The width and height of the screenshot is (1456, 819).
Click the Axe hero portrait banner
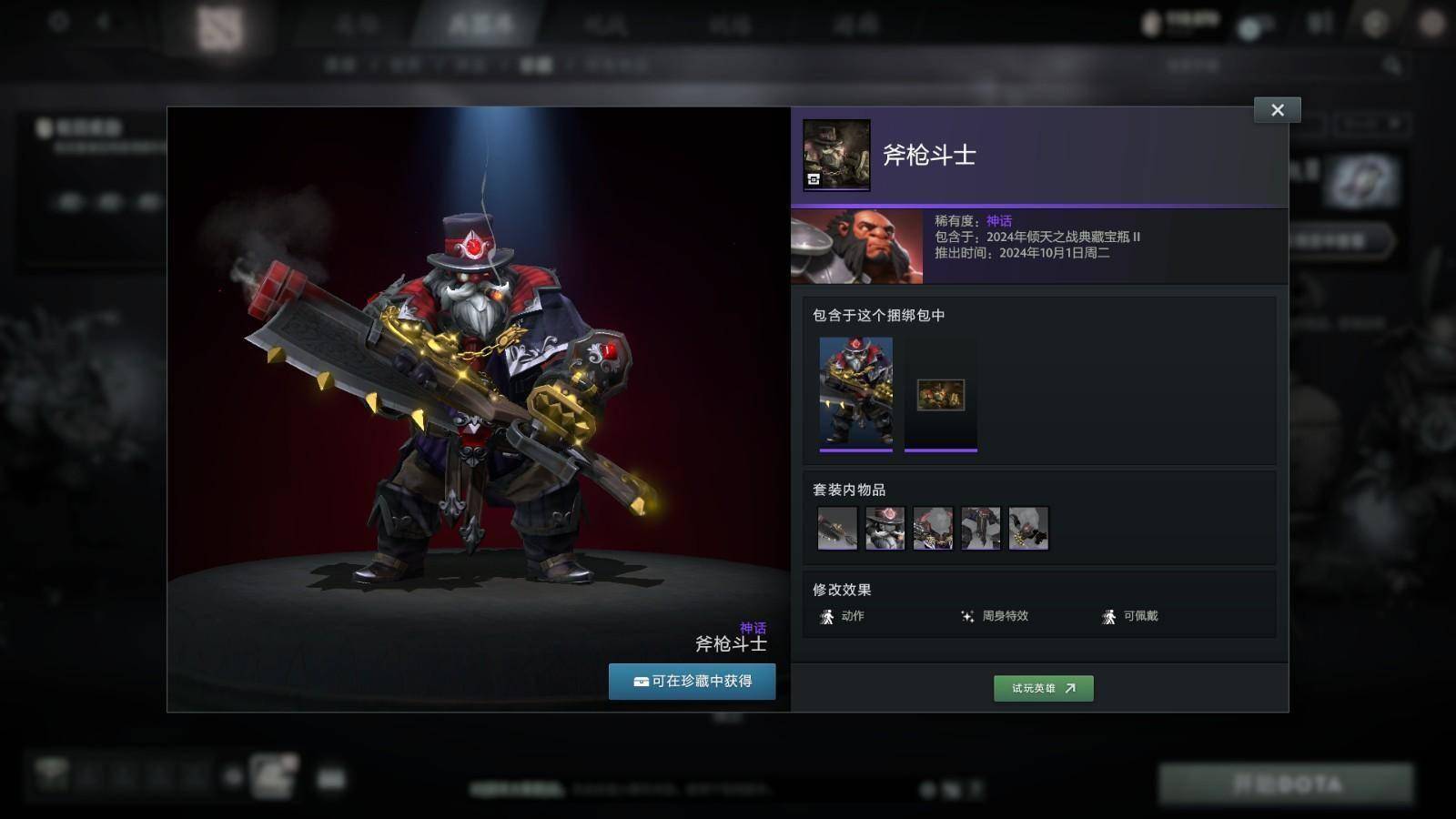(856, 247)
